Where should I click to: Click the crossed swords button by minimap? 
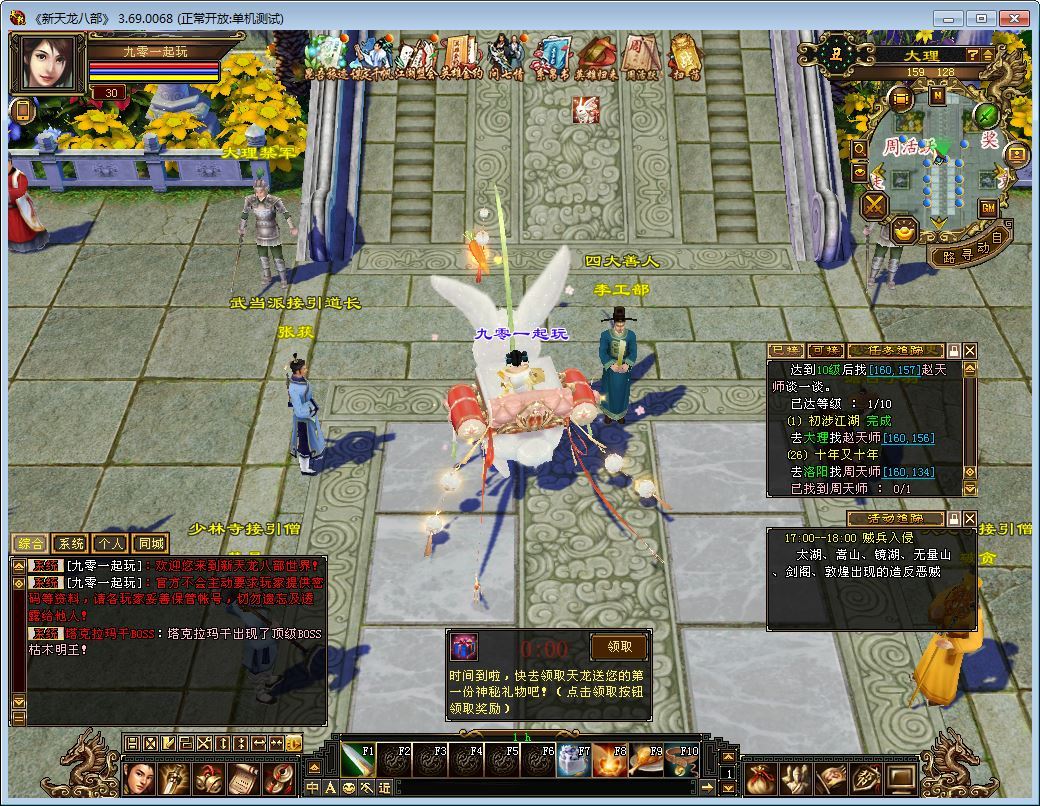pos(875,206)
